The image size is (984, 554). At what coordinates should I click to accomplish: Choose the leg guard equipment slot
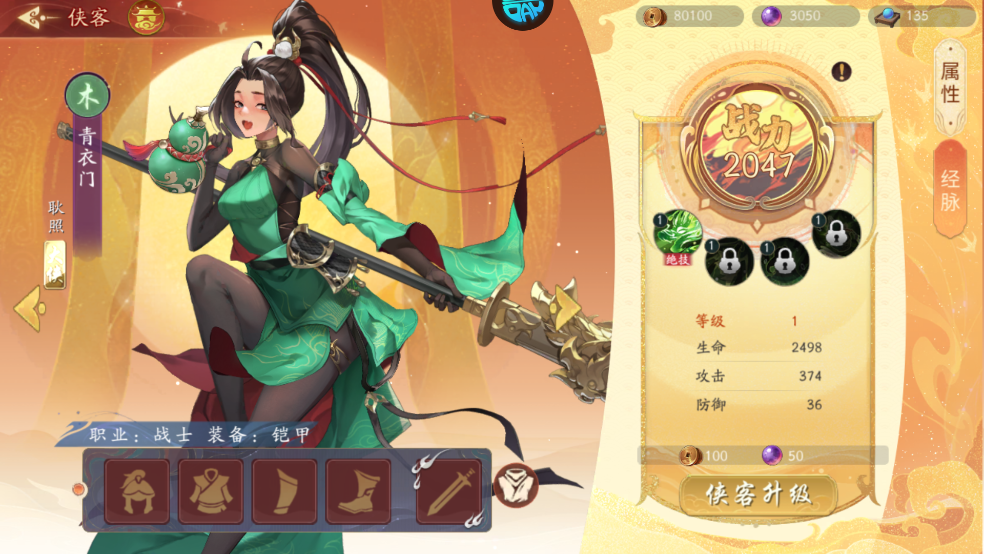pyautogui.click(x=285, y=491)
